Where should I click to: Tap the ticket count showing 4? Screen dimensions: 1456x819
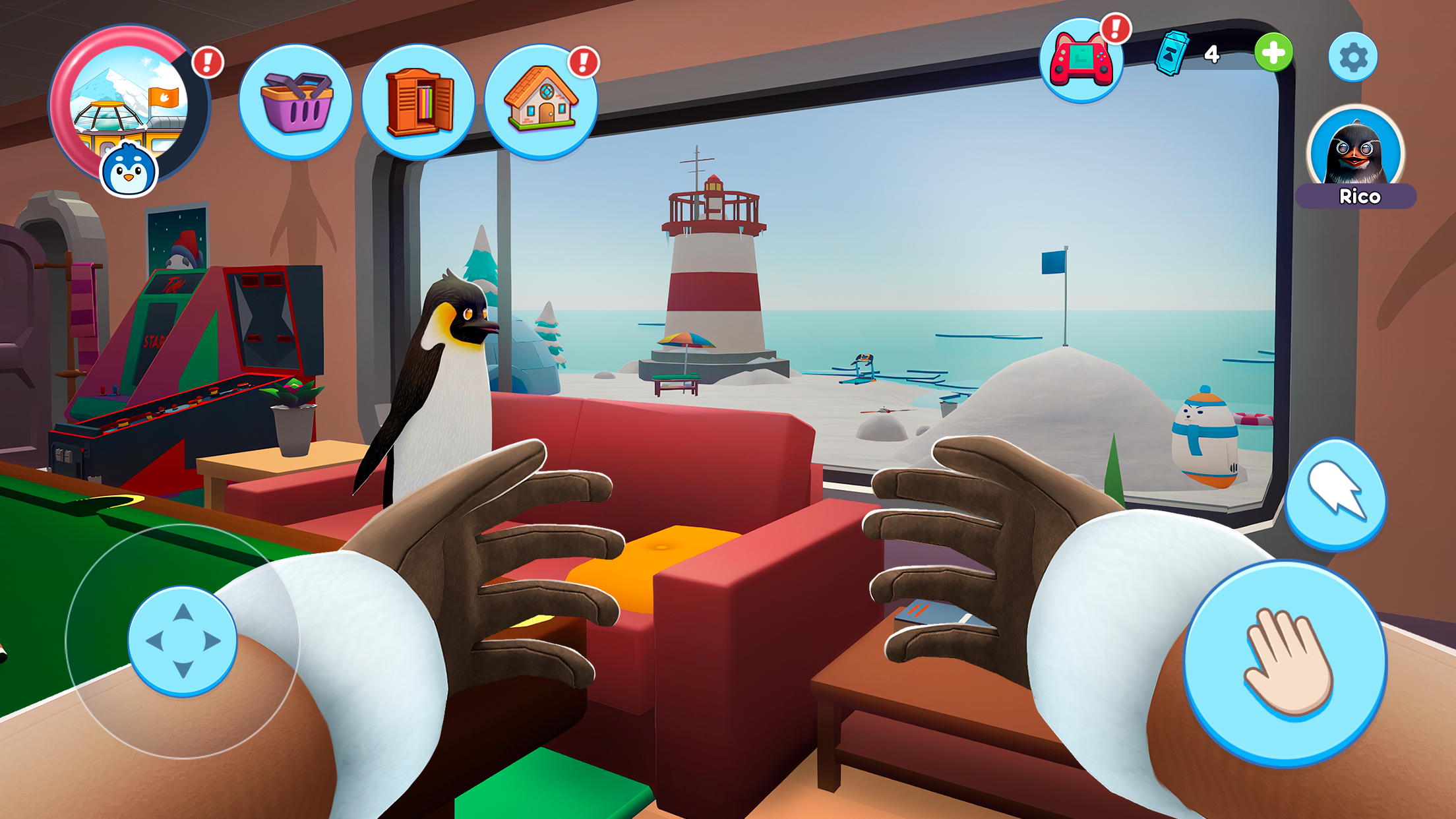[1213, 56]
